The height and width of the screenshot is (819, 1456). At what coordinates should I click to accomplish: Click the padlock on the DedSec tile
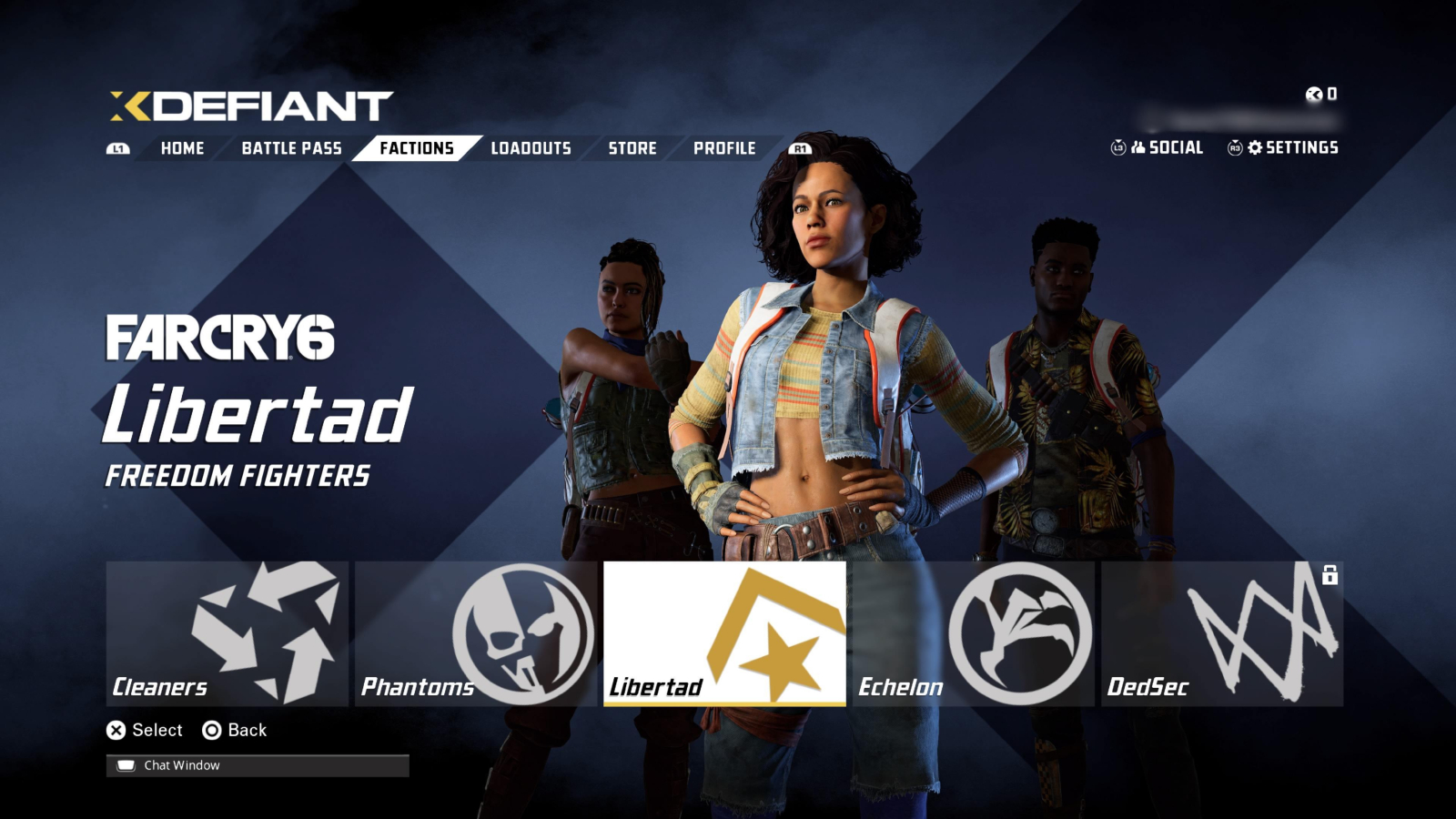(x=1331, y=575)
